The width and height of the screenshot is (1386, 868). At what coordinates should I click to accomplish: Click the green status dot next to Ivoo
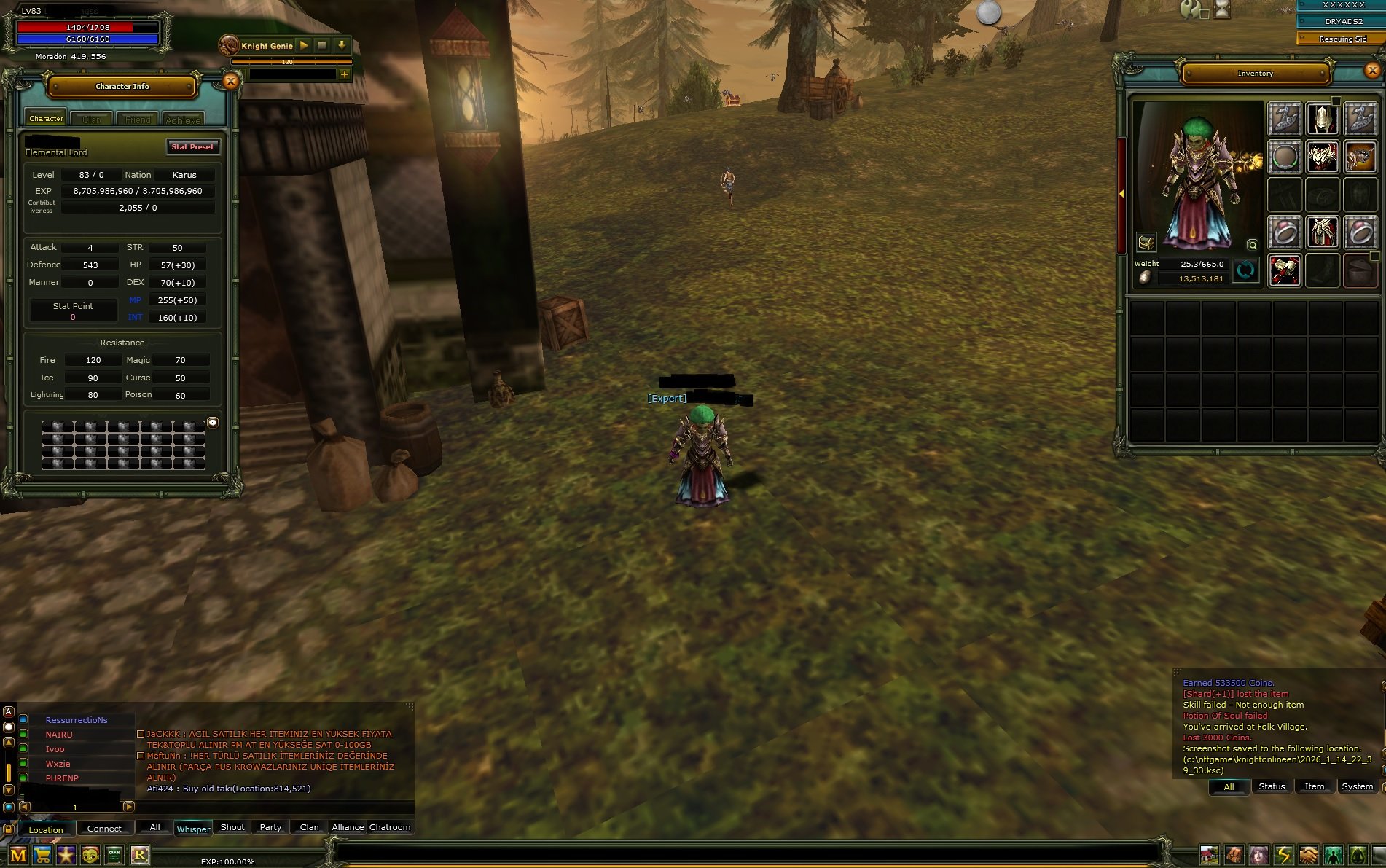pyautogui.click(x=22, y=749)
